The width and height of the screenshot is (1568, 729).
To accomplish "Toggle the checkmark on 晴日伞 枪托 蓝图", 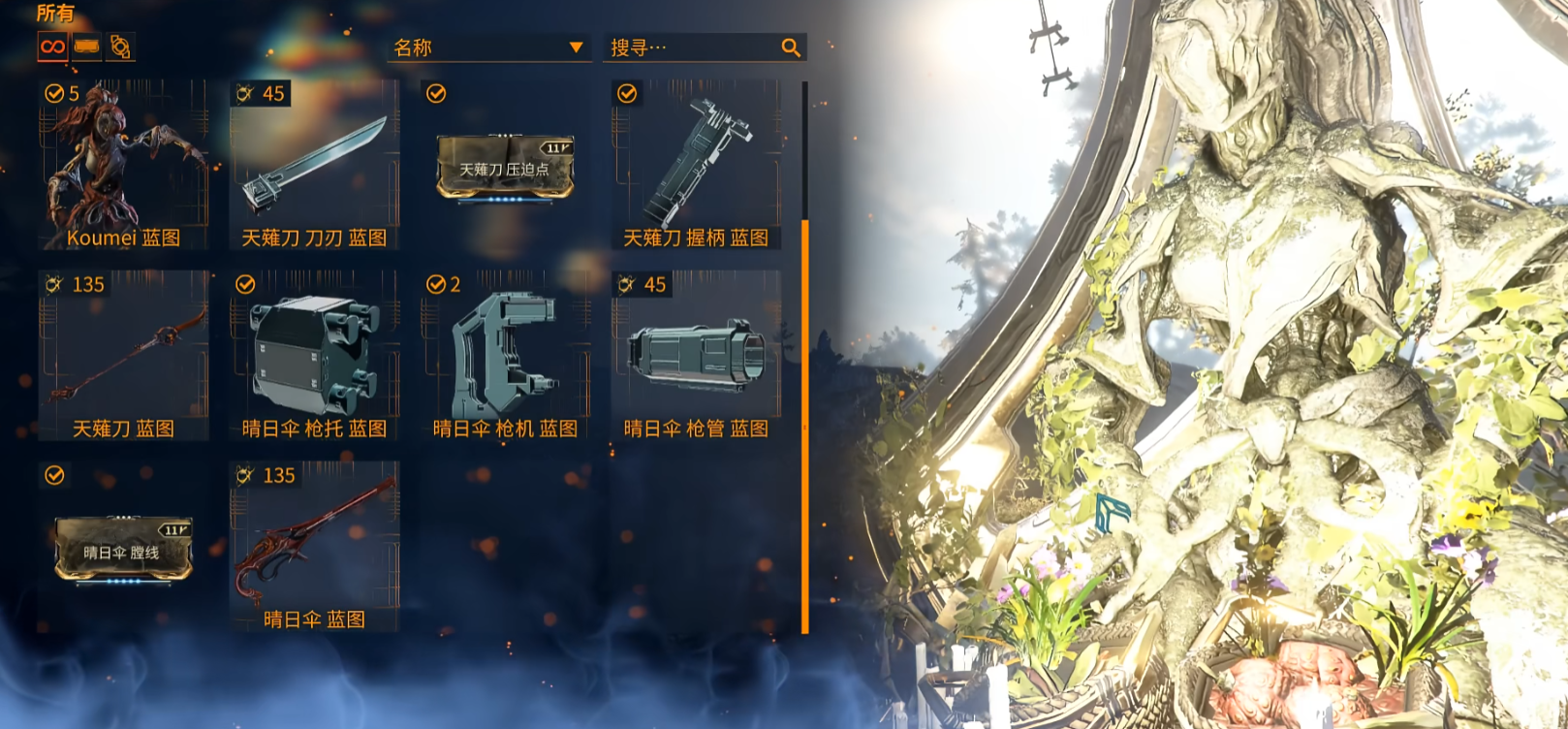I will pos(245,284).
